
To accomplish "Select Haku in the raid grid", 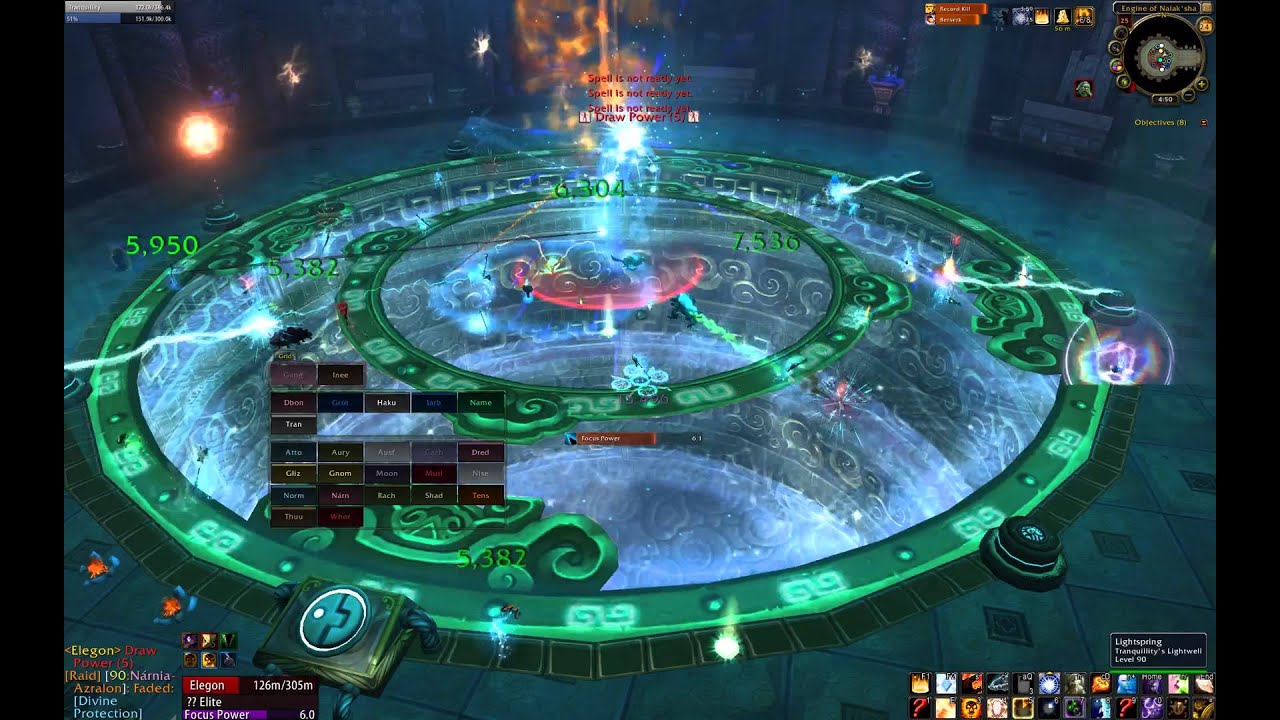I will point(387,403).
